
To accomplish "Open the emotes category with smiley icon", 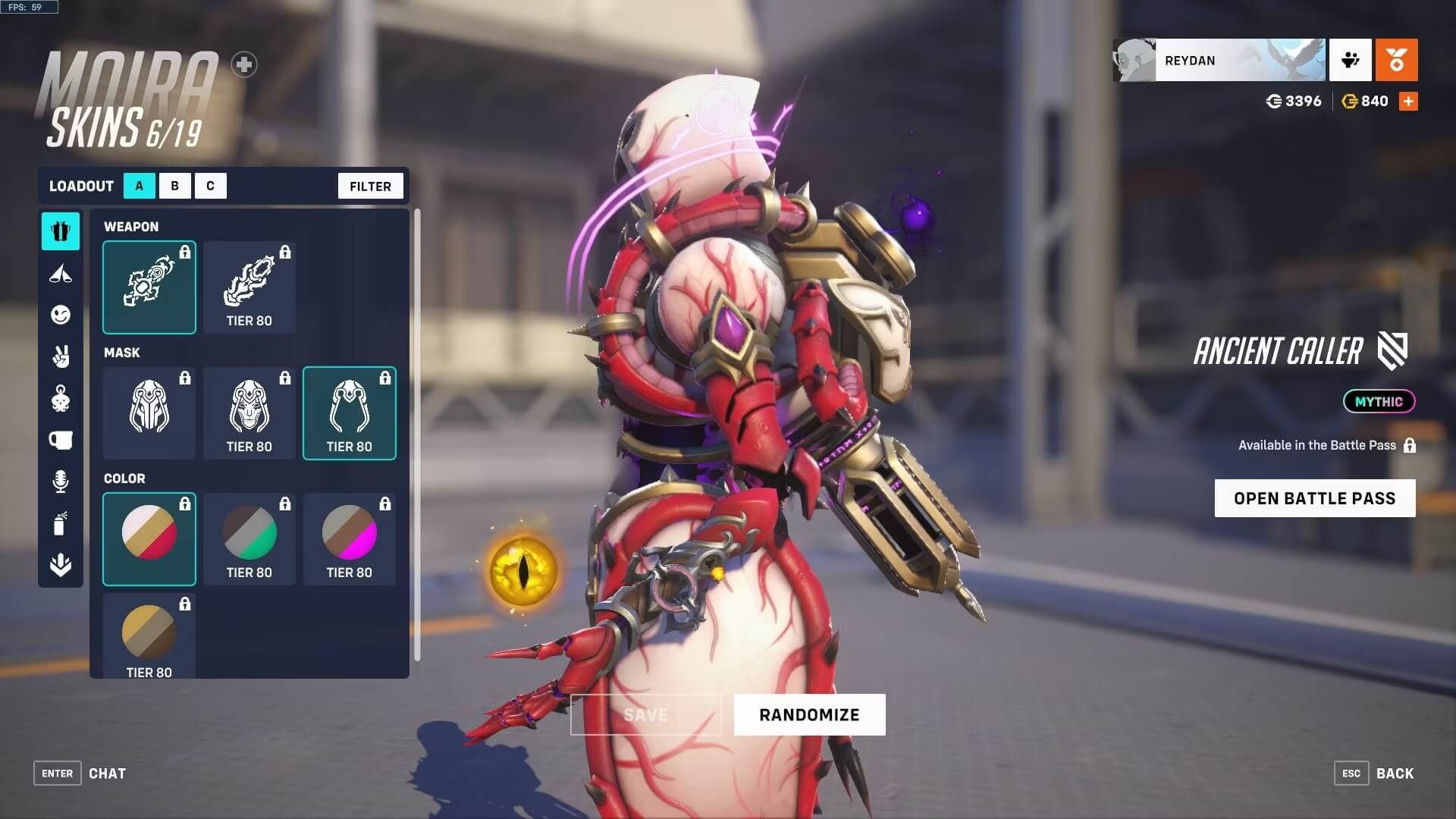I will [x=61, y=315].
